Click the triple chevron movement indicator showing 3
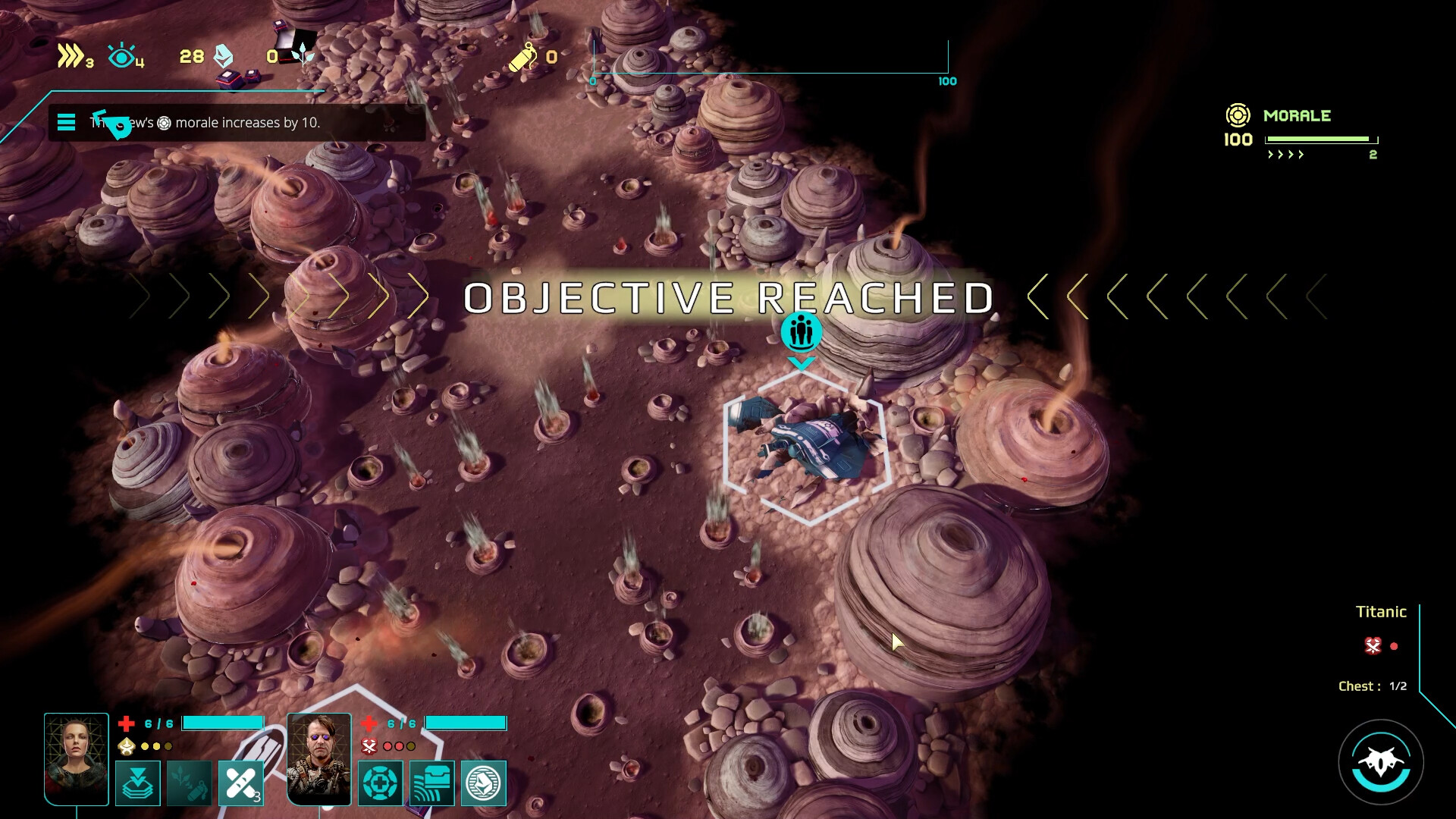This screenshot has width=1456, height=819. point(72,55)
